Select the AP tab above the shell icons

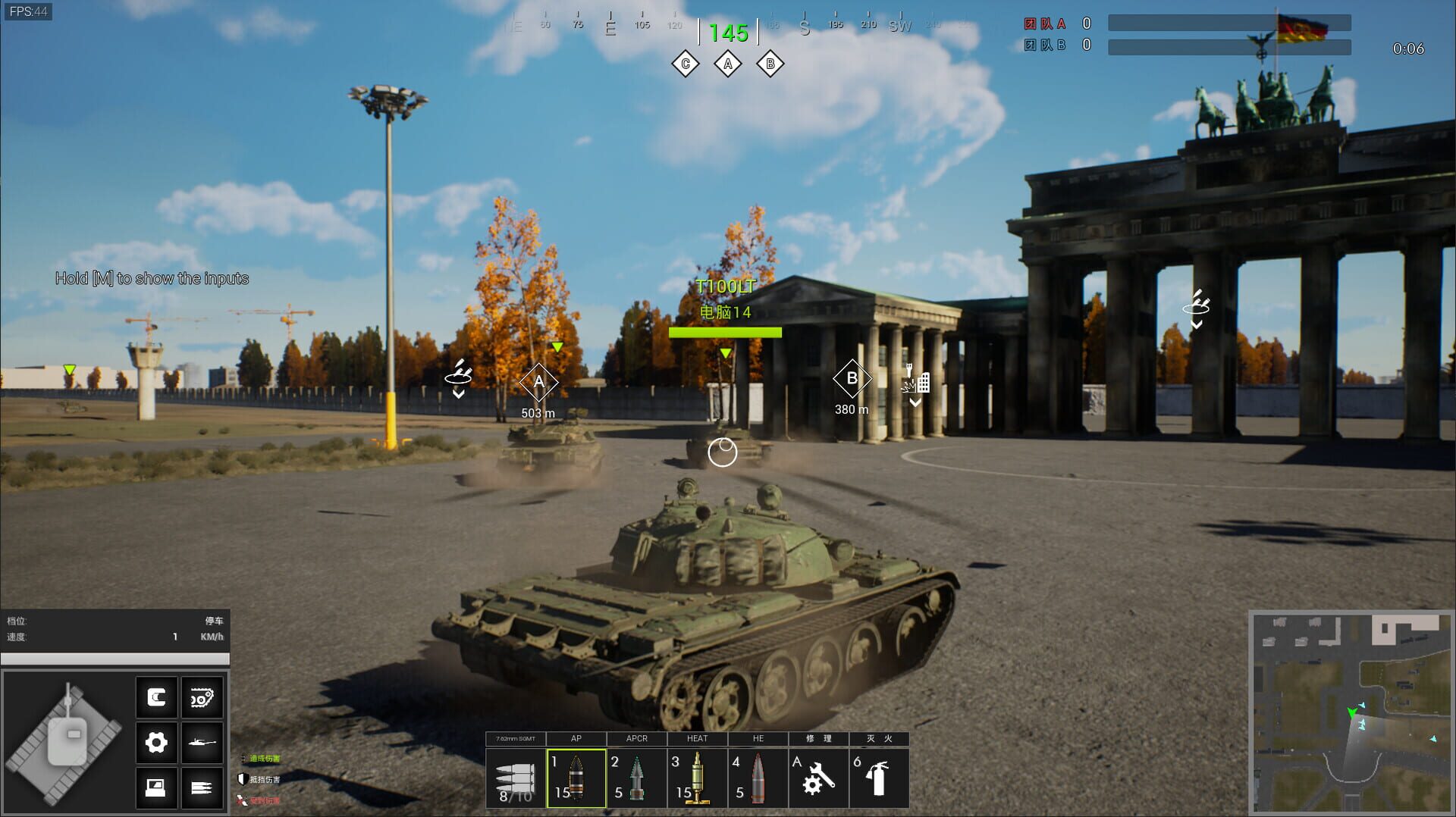tap(576, 738)
